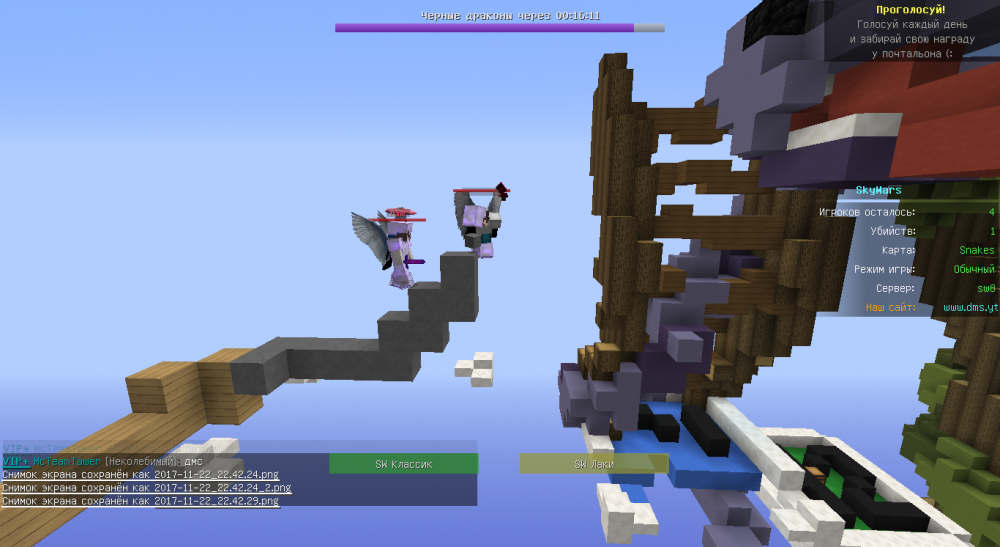
Task: Choose the SW Классик button
Action: pos(403,464)
